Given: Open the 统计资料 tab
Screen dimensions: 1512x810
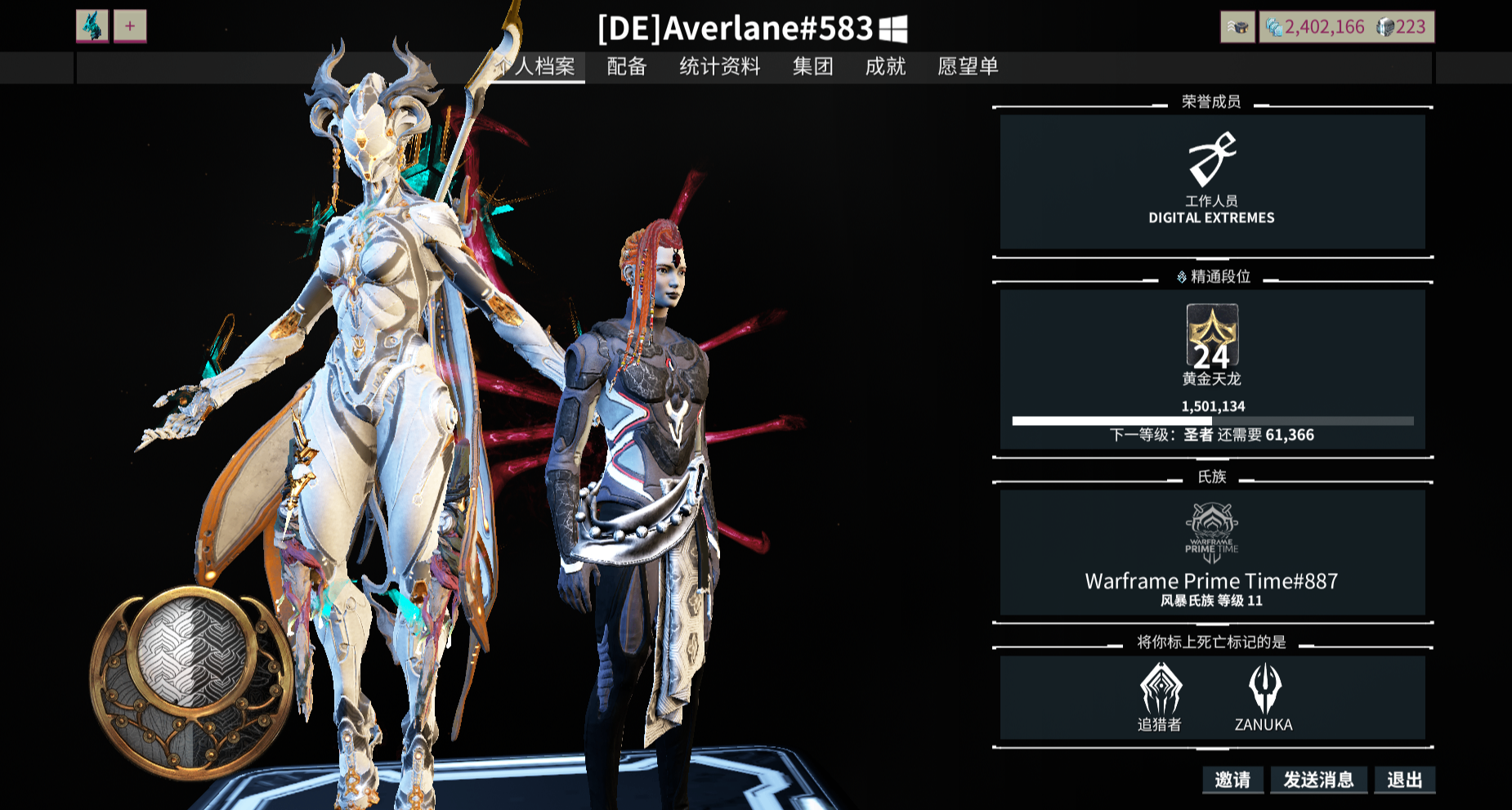Looking at the screenshot, I should 719,66.
